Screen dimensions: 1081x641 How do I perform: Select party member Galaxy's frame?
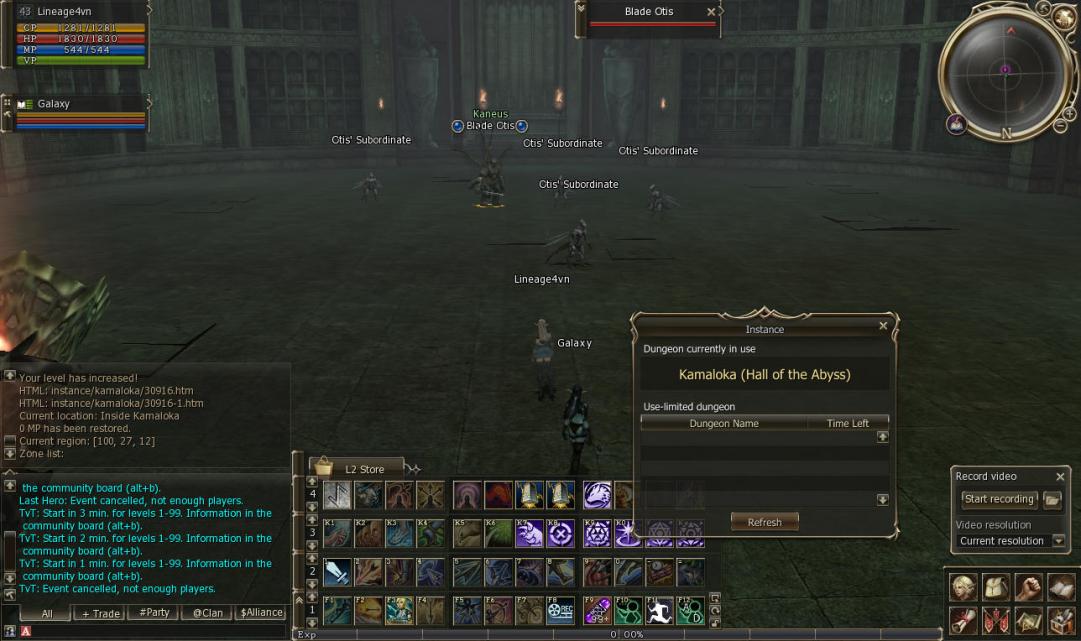(x=75, y=110)
